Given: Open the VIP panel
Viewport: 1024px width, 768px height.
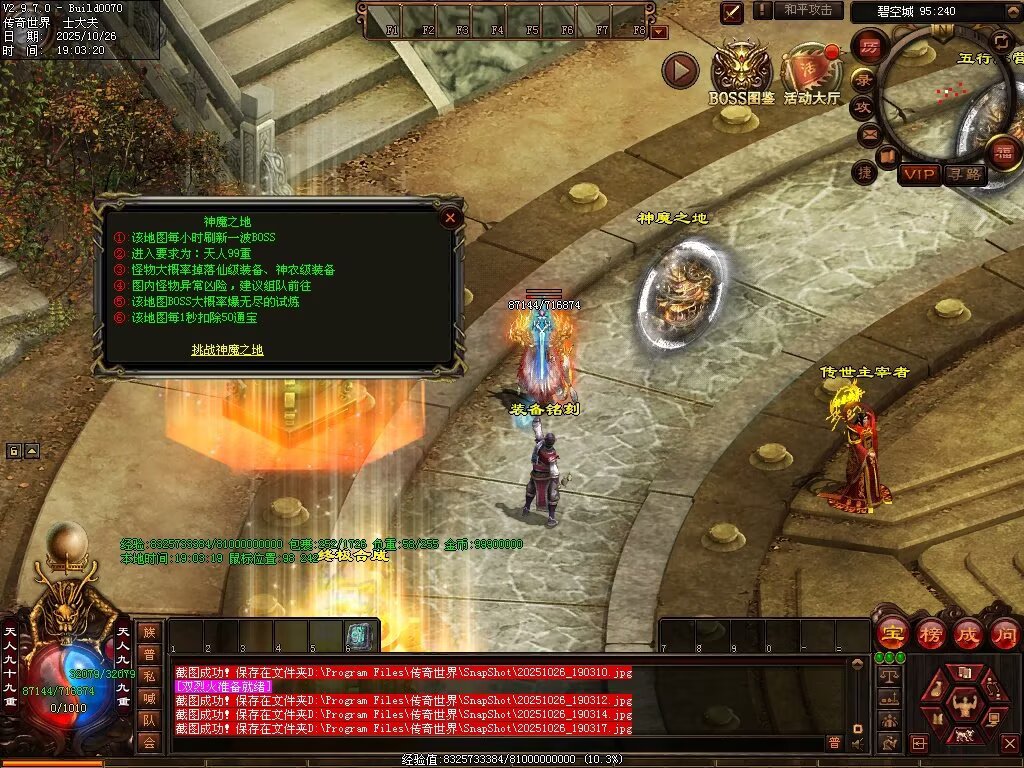Looking at the screenshot, I should pyautogui.click(x=919, y=174).
